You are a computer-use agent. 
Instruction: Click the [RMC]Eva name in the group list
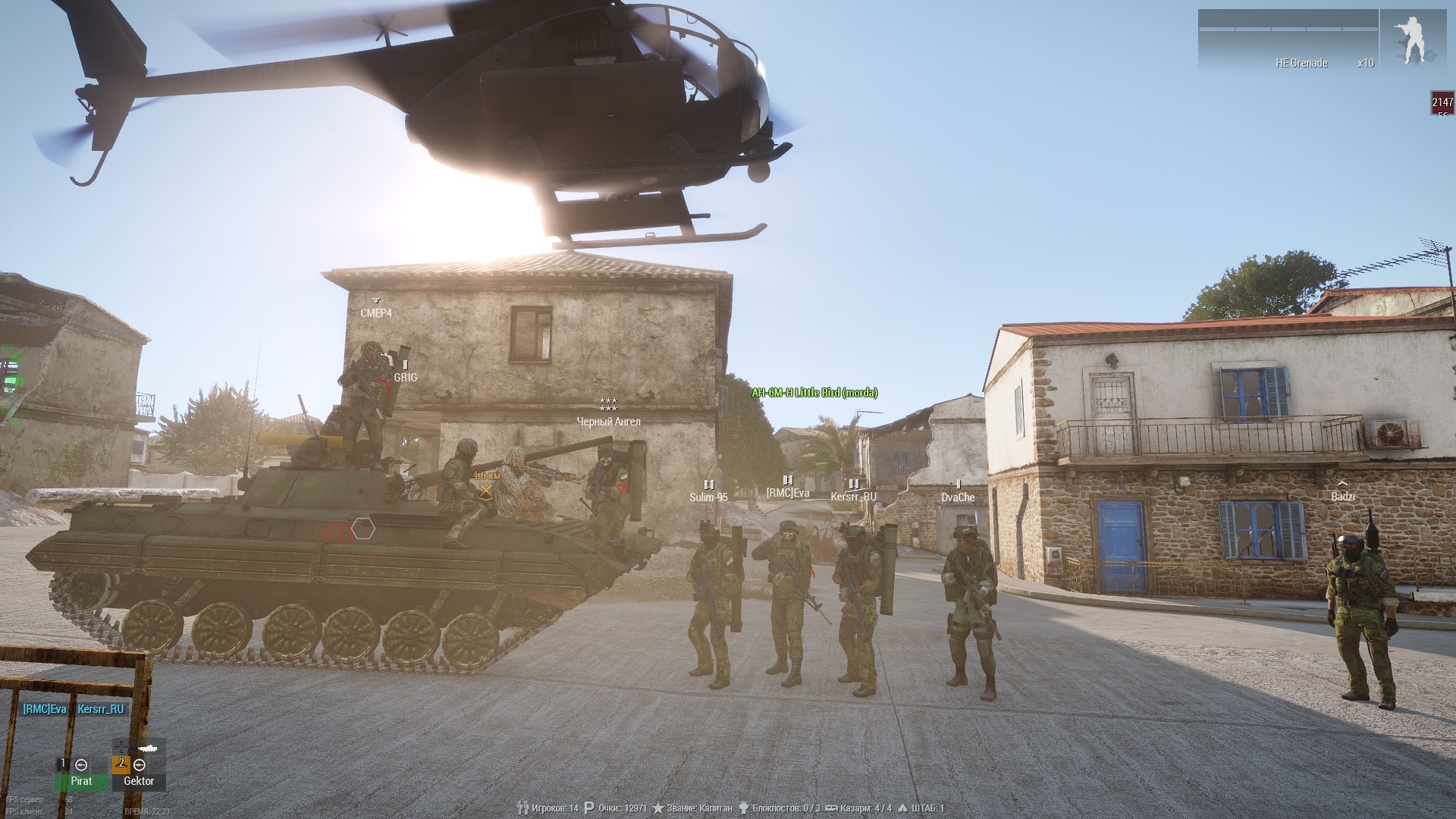(45, 709)
